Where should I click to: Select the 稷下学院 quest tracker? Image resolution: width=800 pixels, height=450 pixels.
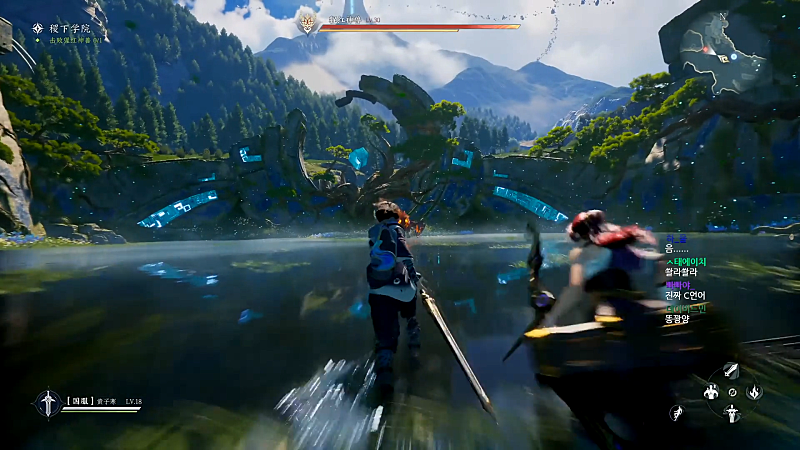[66, 29]
